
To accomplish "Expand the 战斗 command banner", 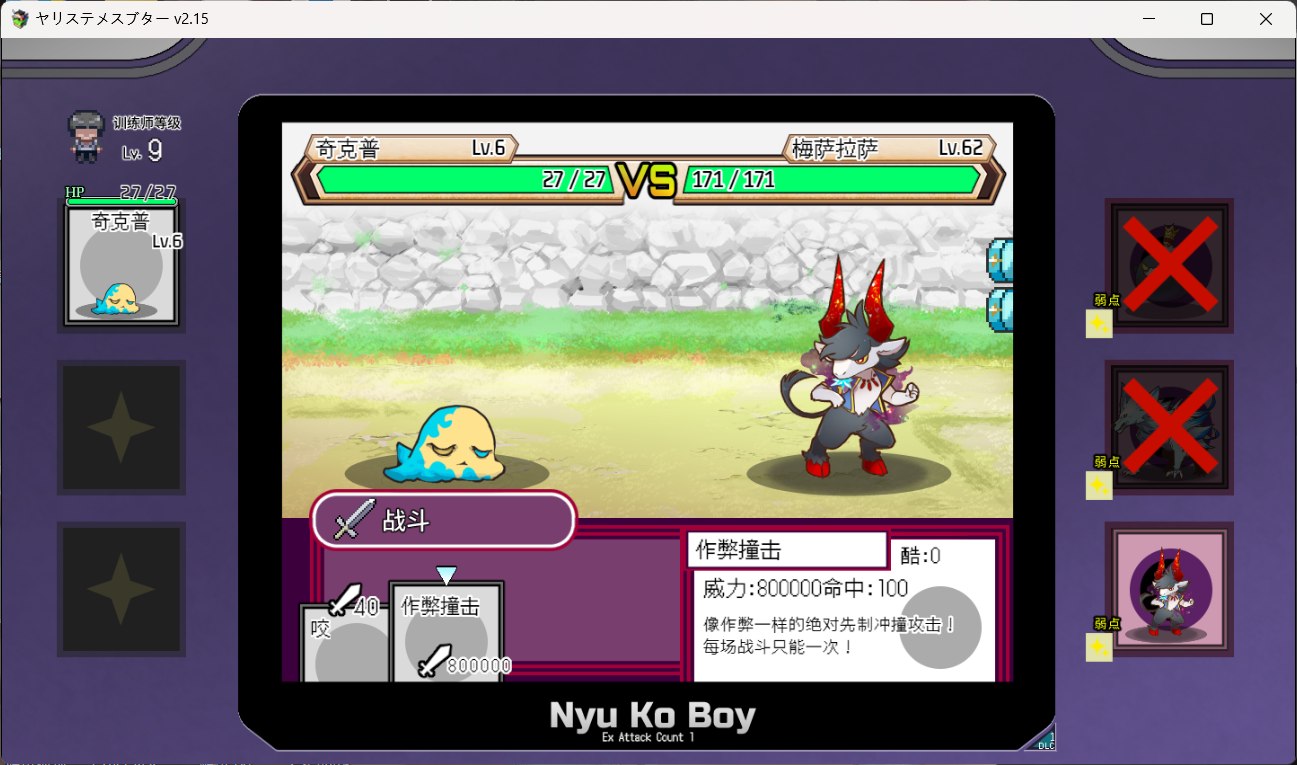I will point(443,519).
